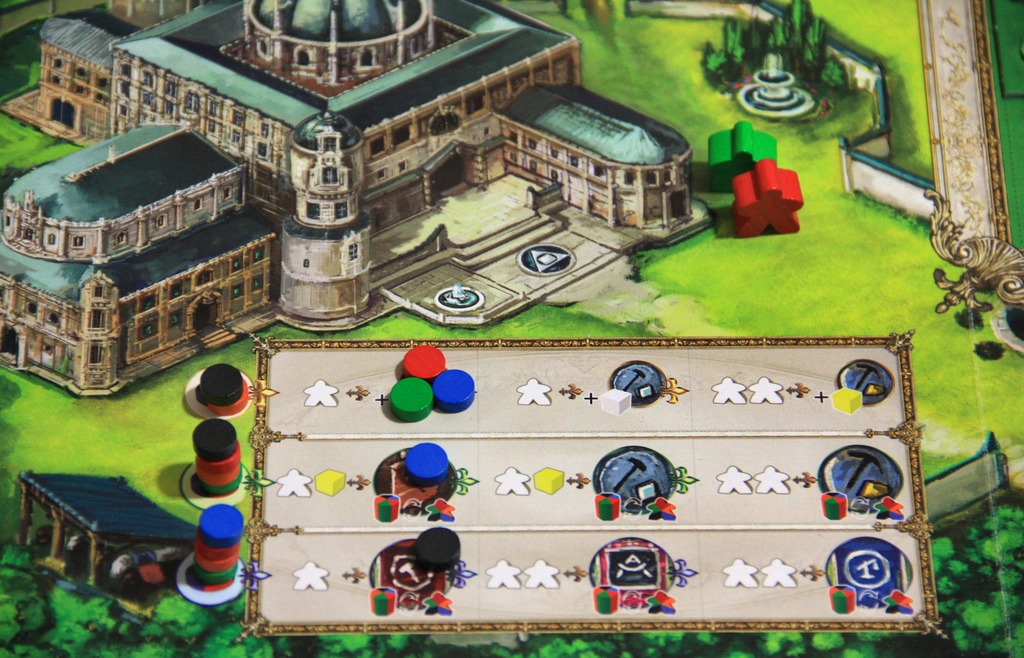The width and height of the screenshot is (1024, 658).
Task: Pick the yellow cube on the top row
Action: pos(847,400)
